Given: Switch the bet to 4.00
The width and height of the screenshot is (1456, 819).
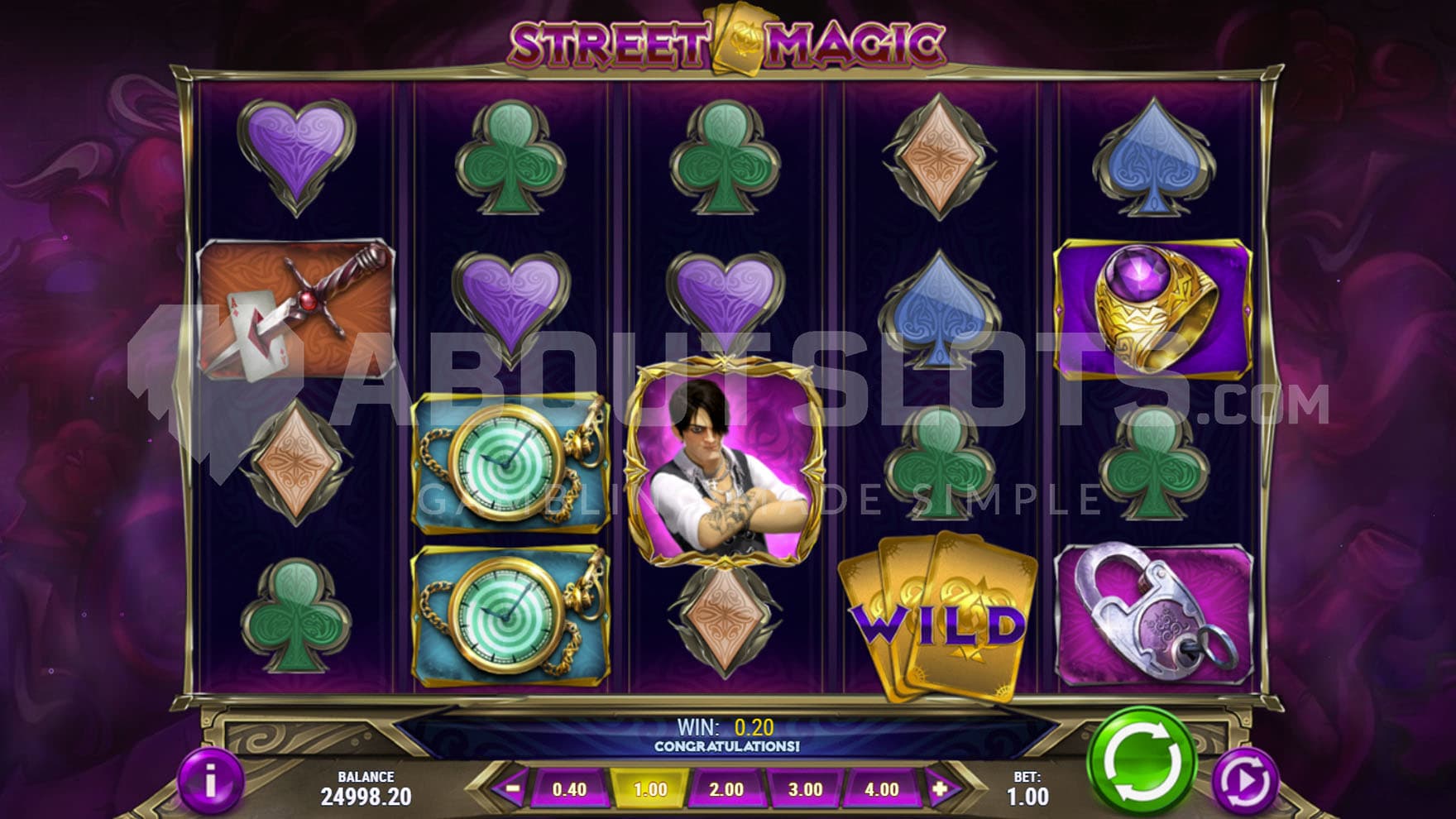Looking at the screenshot, I should tap(881, 789).
